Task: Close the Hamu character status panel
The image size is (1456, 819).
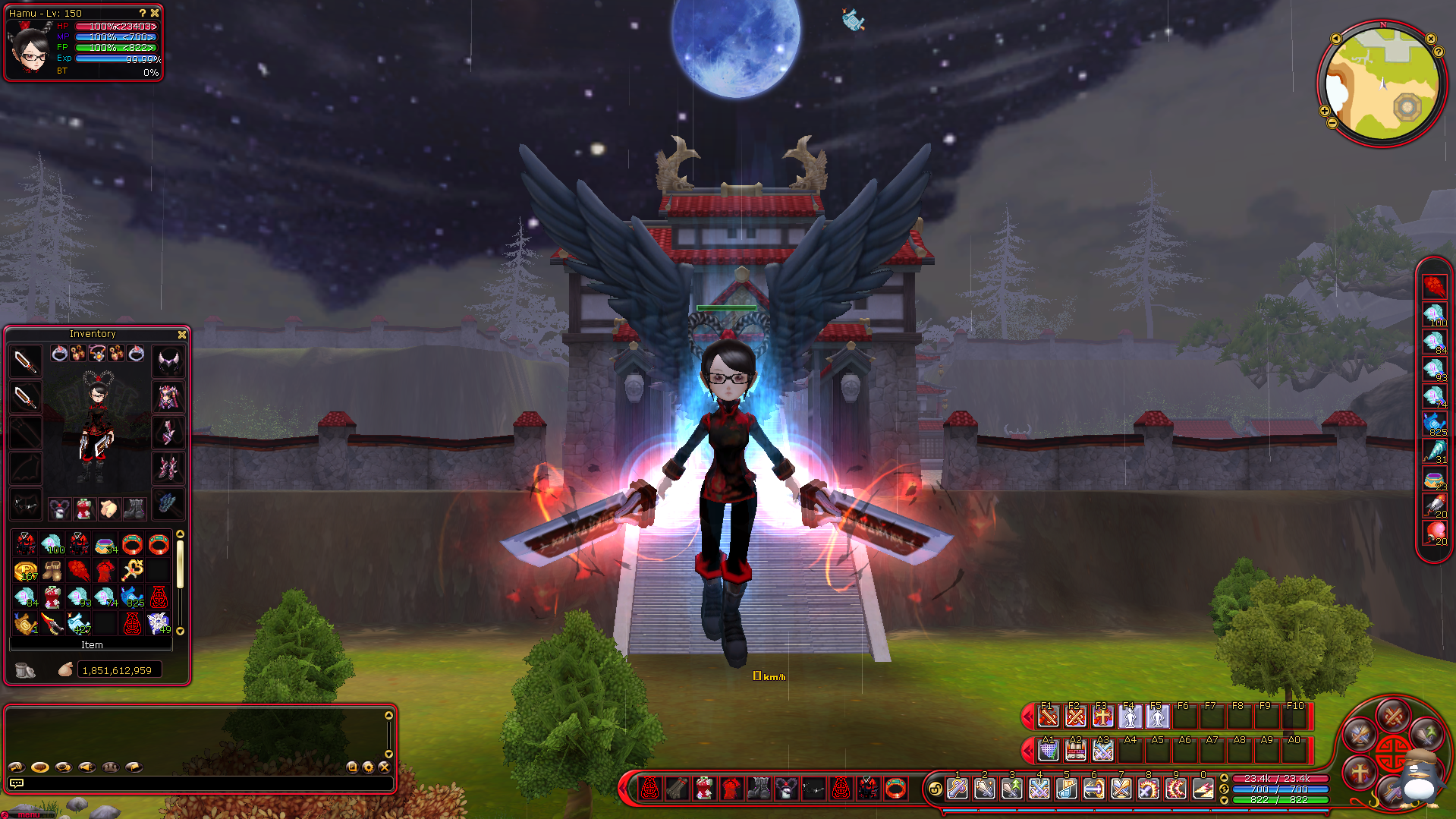Action: (x=155, y=13)
